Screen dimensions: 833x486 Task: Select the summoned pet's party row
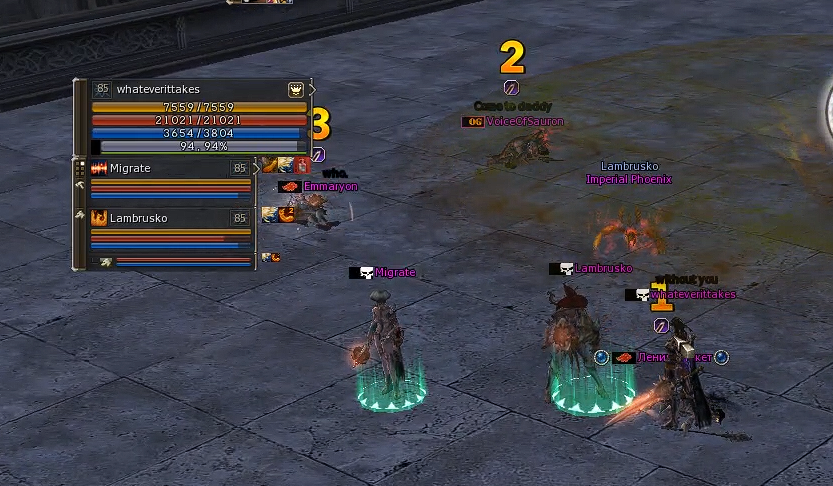tap(170, 261)
